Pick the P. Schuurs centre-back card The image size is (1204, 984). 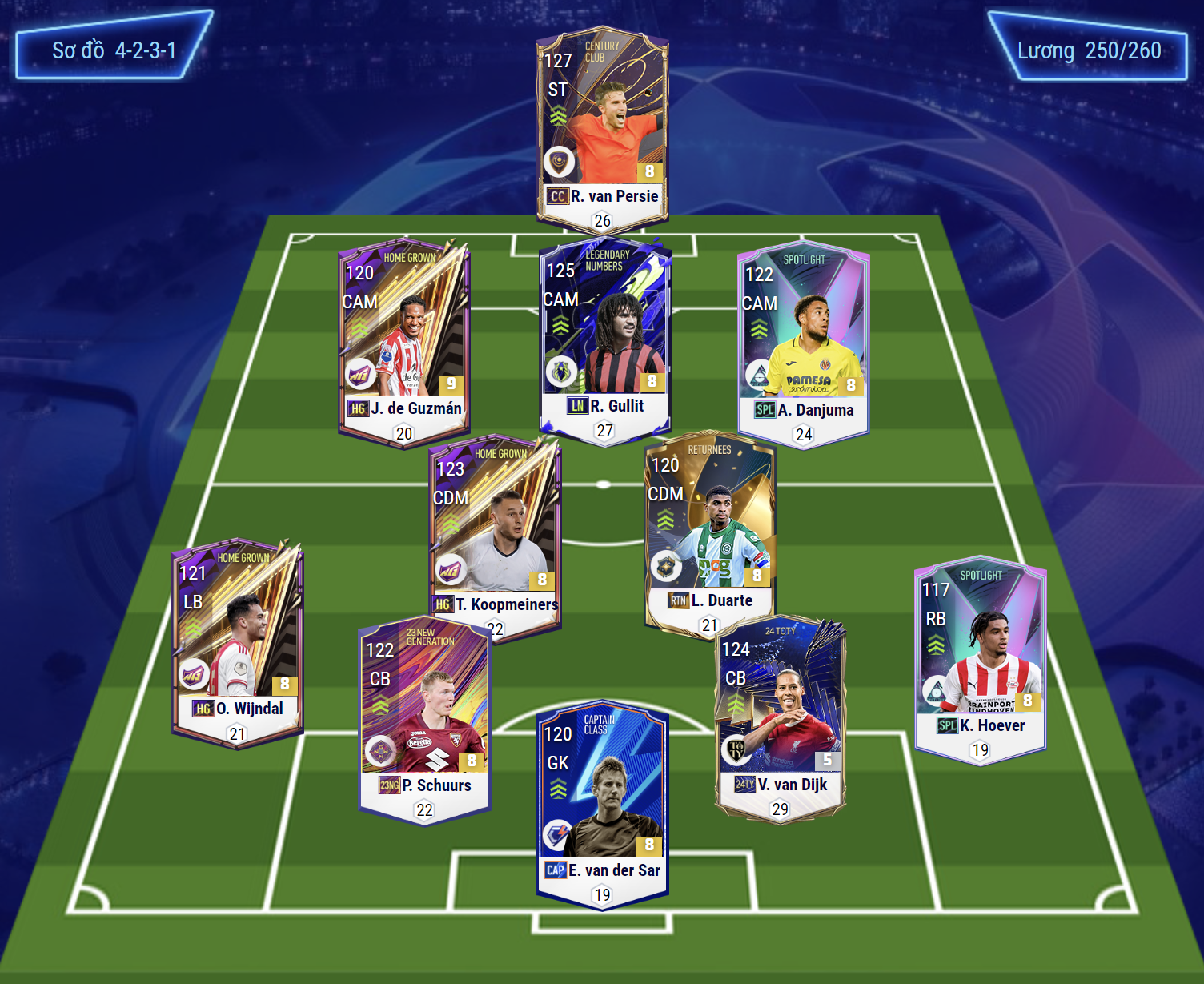click(x=424, y=717)
